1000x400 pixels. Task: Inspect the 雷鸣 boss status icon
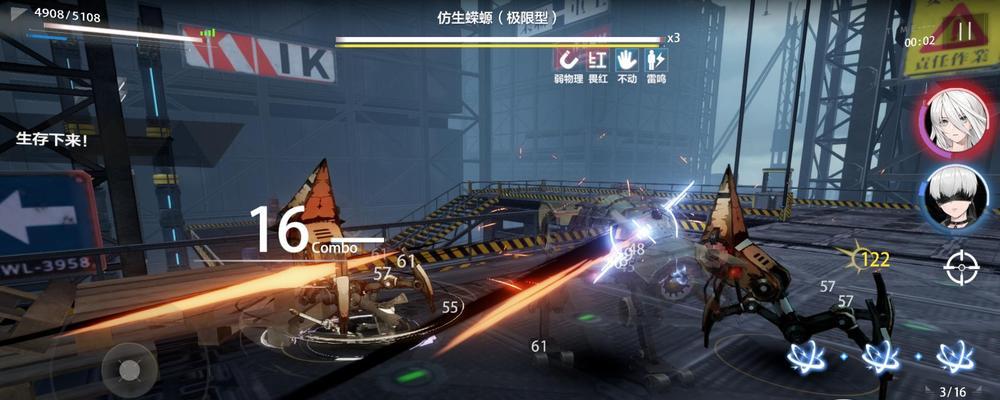point(656,60)
